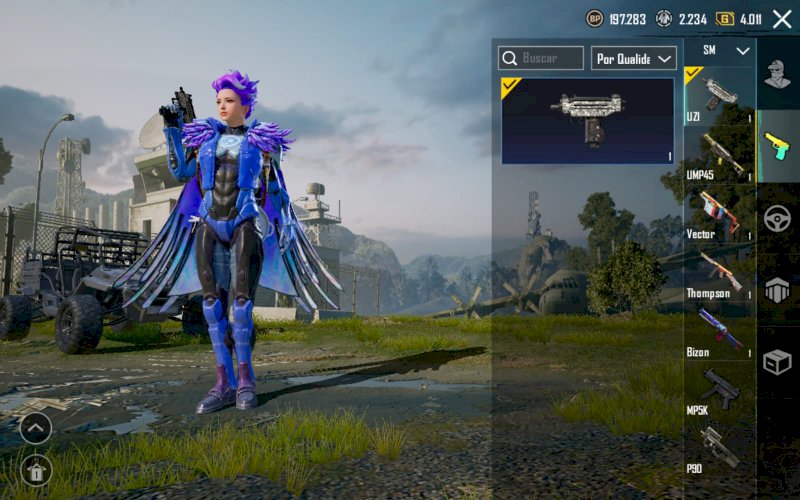Switch to the steering wheel vehicles tab

tap(777, 218)
